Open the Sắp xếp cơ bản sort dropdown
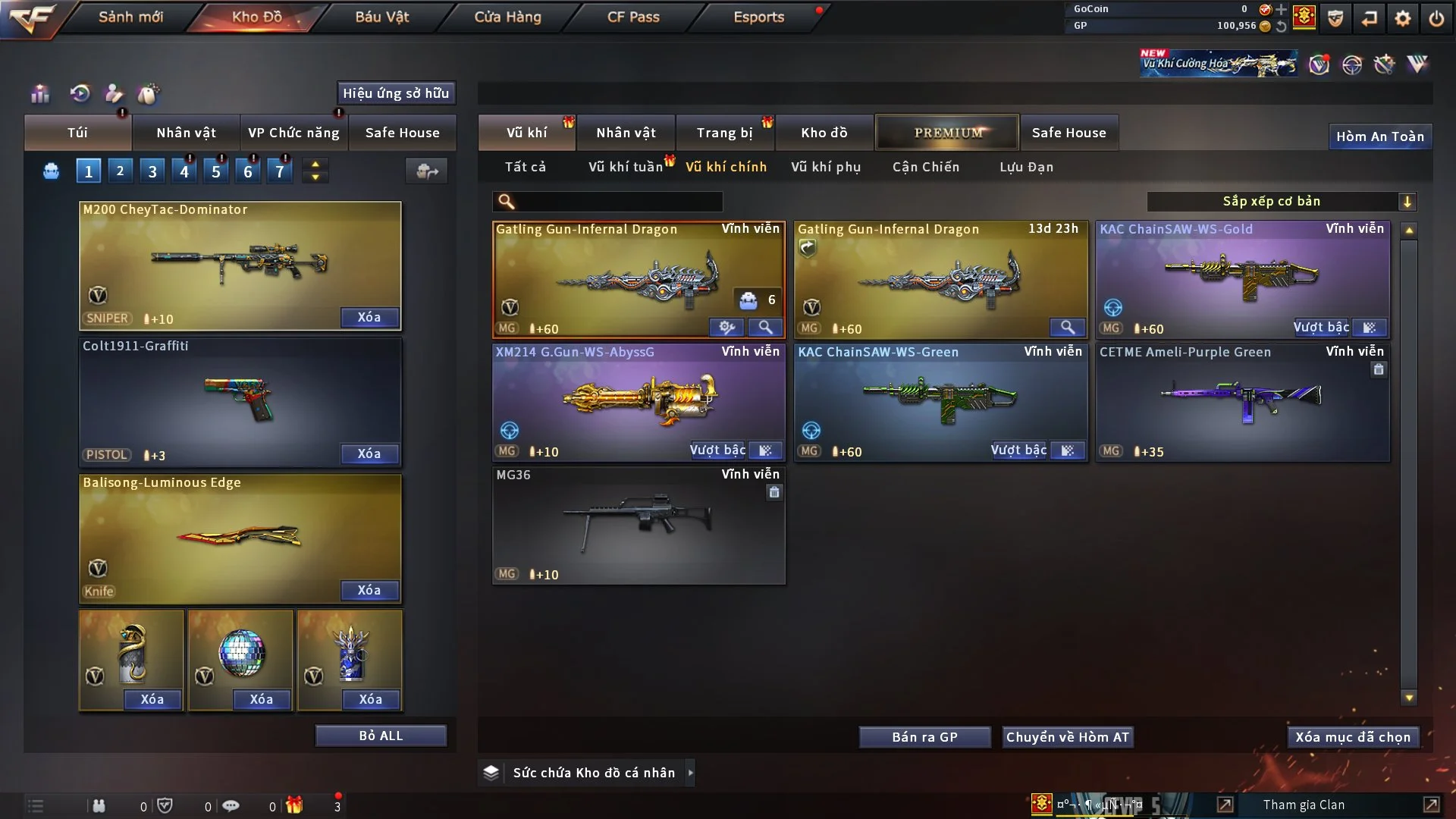This screenshot has height=819, width=1456. 1281,201
